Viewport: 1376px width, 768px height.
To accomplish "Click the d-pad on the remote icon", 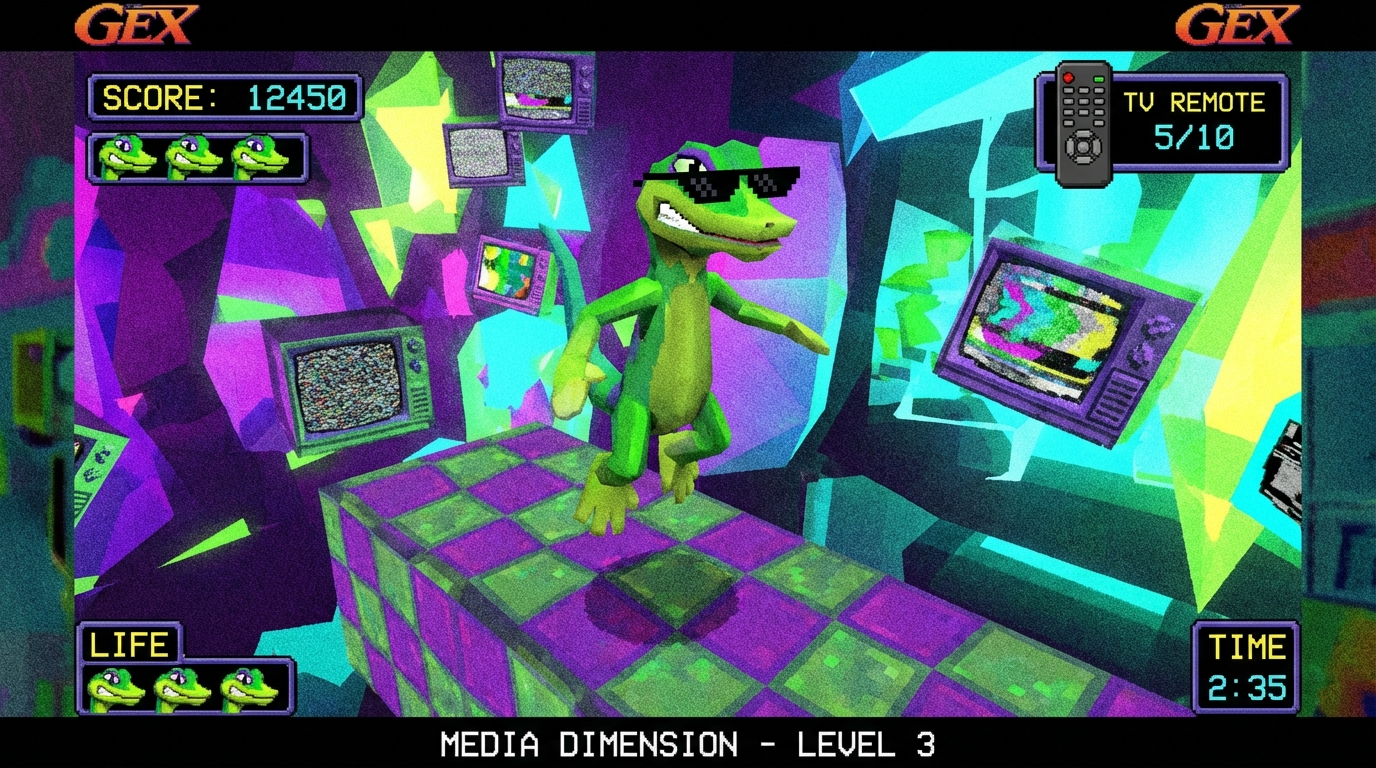I will 1084,145.
